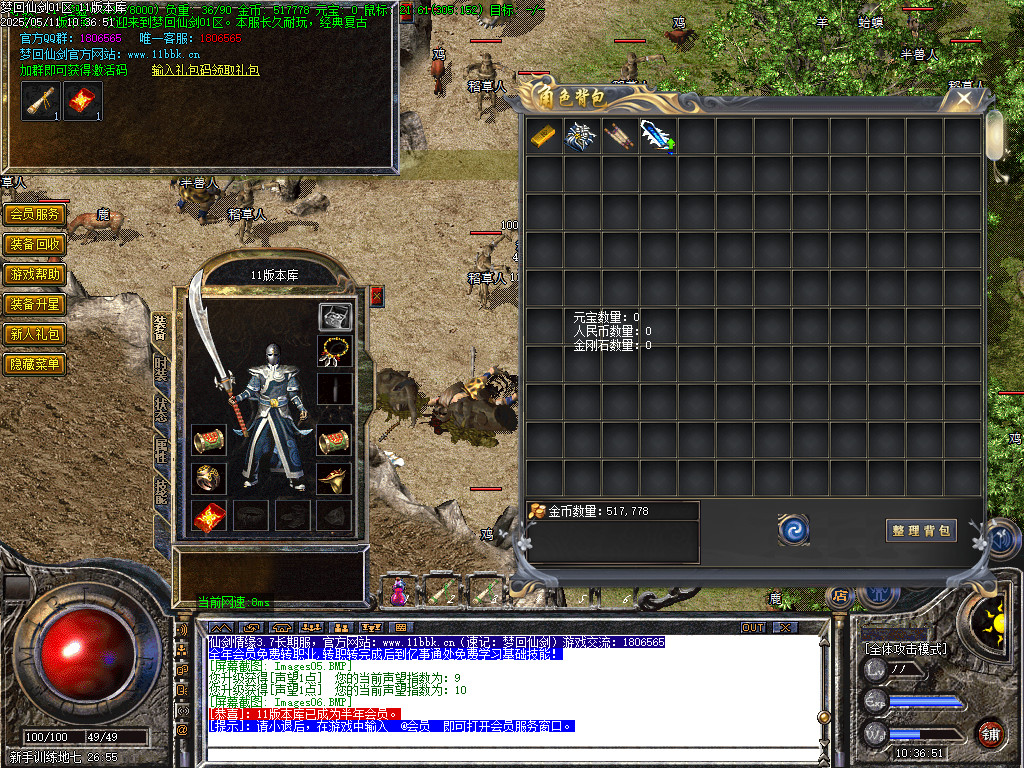
Task: Click the 整理背包 sort bag button
Action: [921, 530]
